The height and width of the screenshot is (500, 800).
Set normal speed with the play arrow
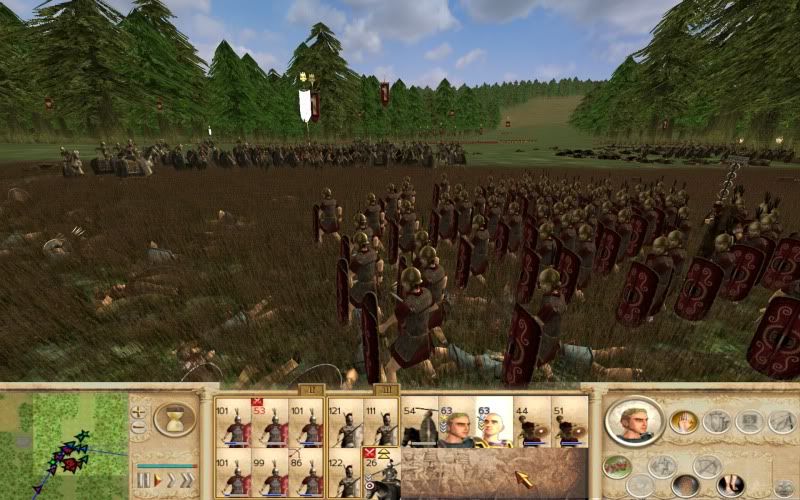(x=157, y=481)
